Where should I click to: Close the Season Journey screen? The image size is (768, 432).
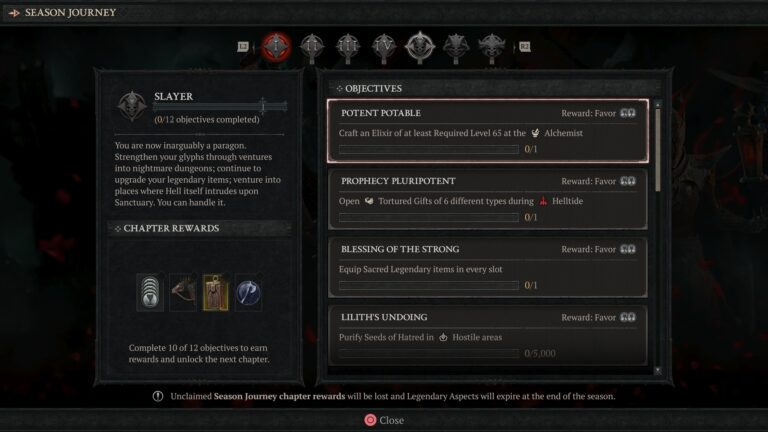pos(384,420)
